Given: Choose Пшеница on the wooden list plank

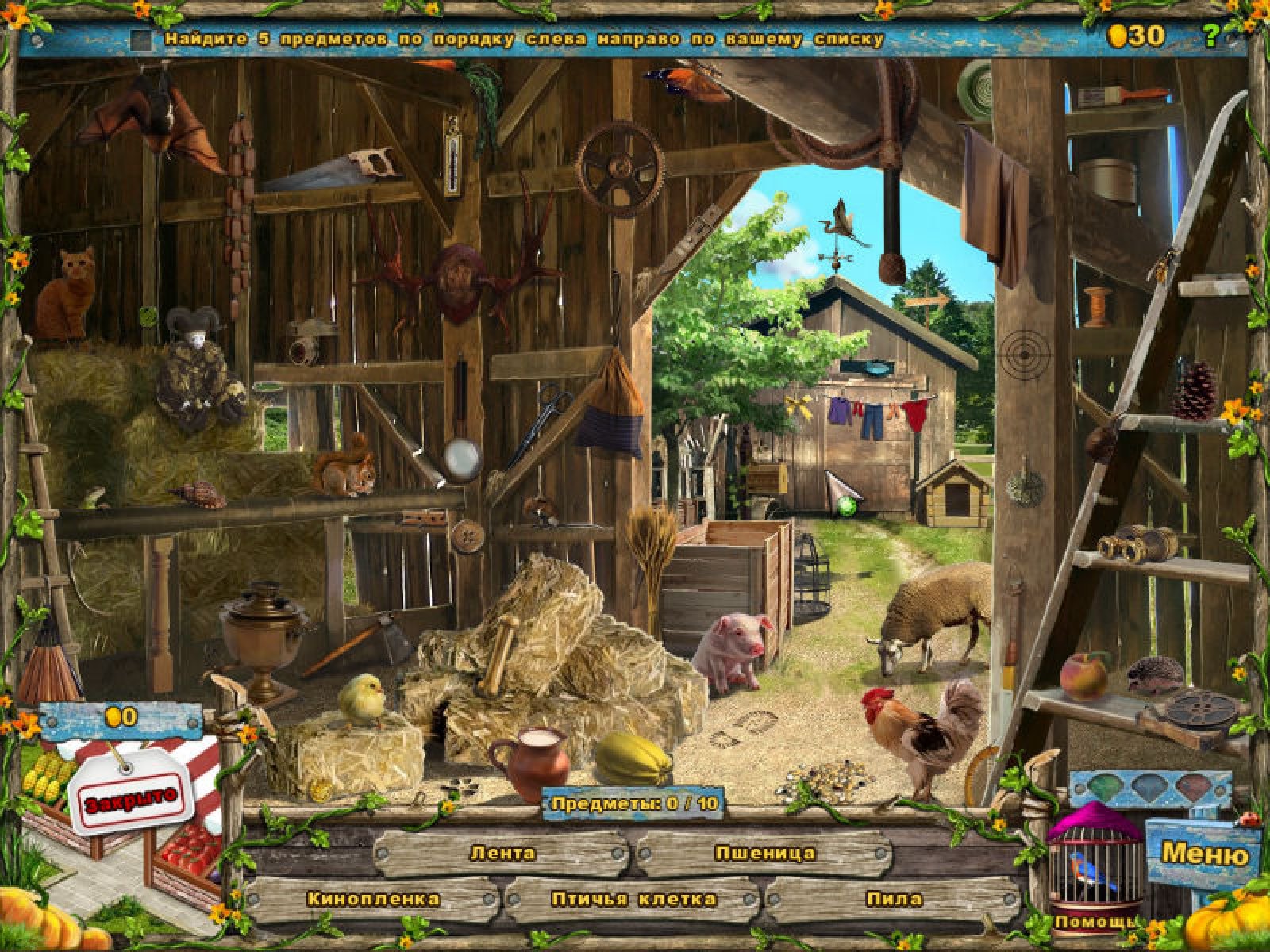Looking at the screenshot, I should [x=764, y=854].
